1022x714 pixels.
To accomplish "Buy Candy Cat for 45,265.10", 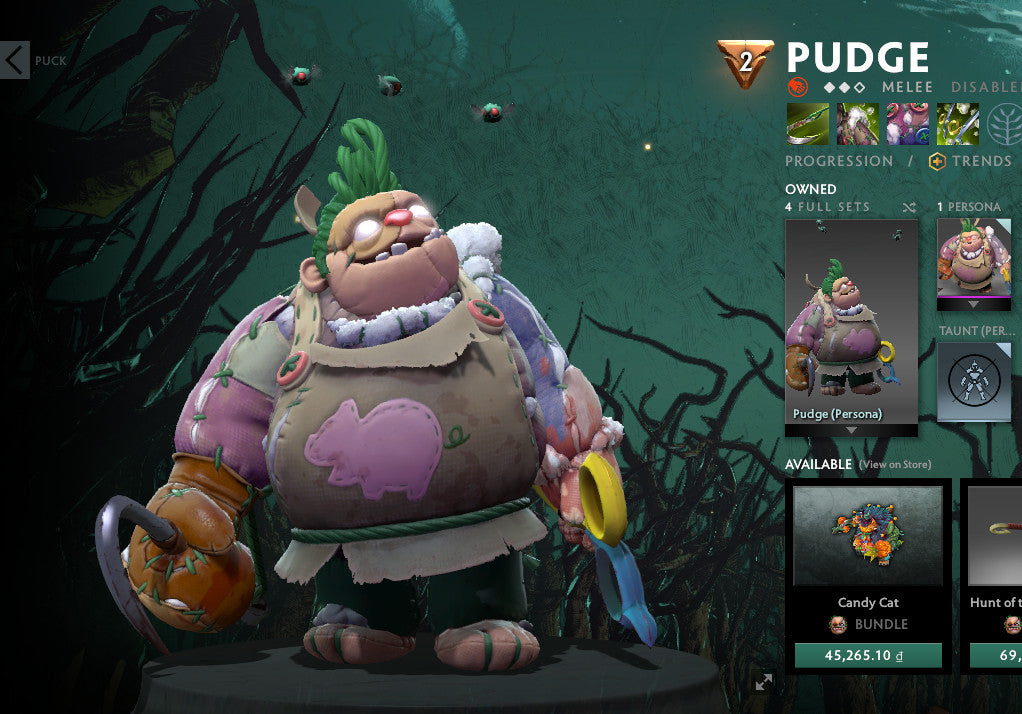I will click(x=868, y=655).
